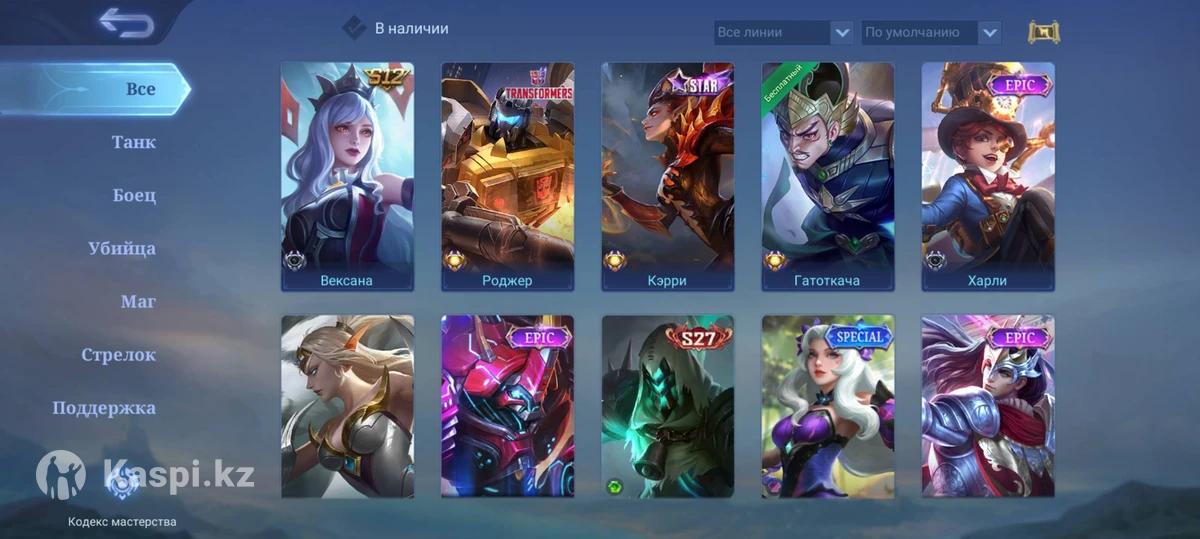The image size is (1200, 539).
Task: Toggle the В наличии filter
Action: [355, 28]
